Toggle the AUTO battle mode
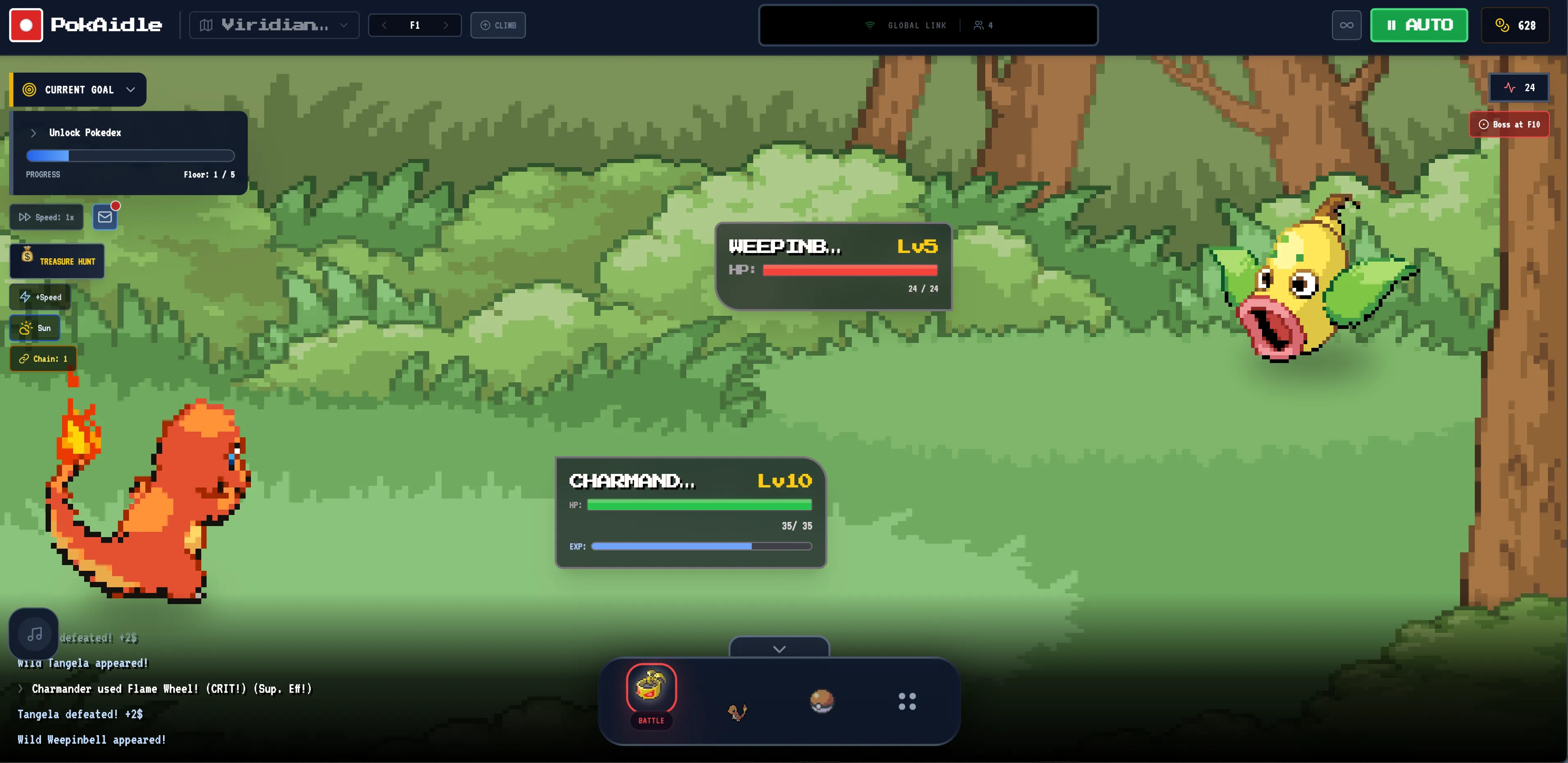 coord(1419,25)
